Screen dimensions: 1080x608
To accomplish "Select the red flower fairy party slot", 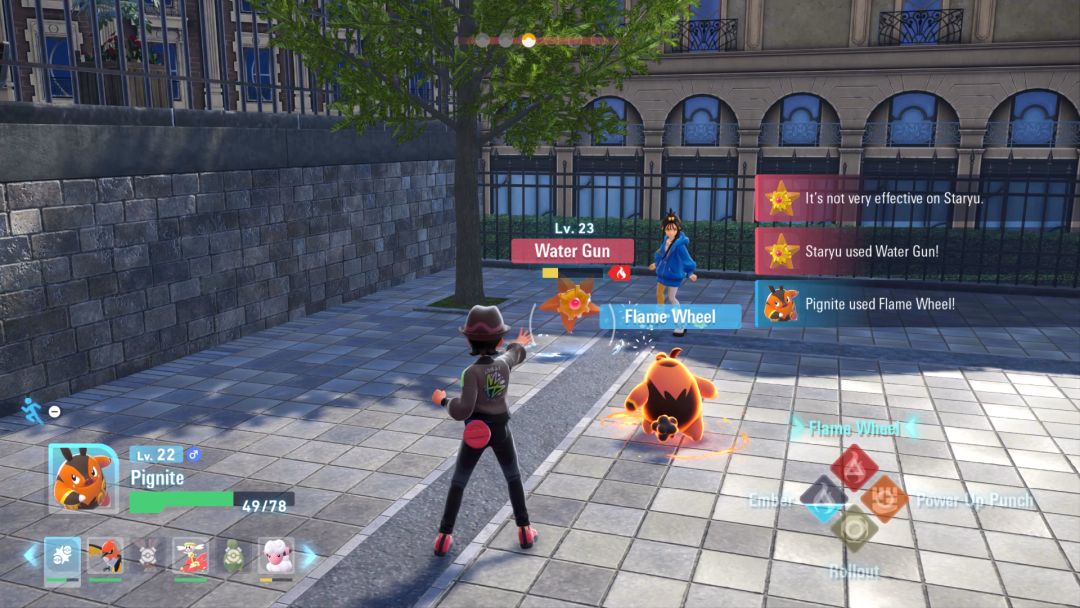I will click(x=190, y=556).
